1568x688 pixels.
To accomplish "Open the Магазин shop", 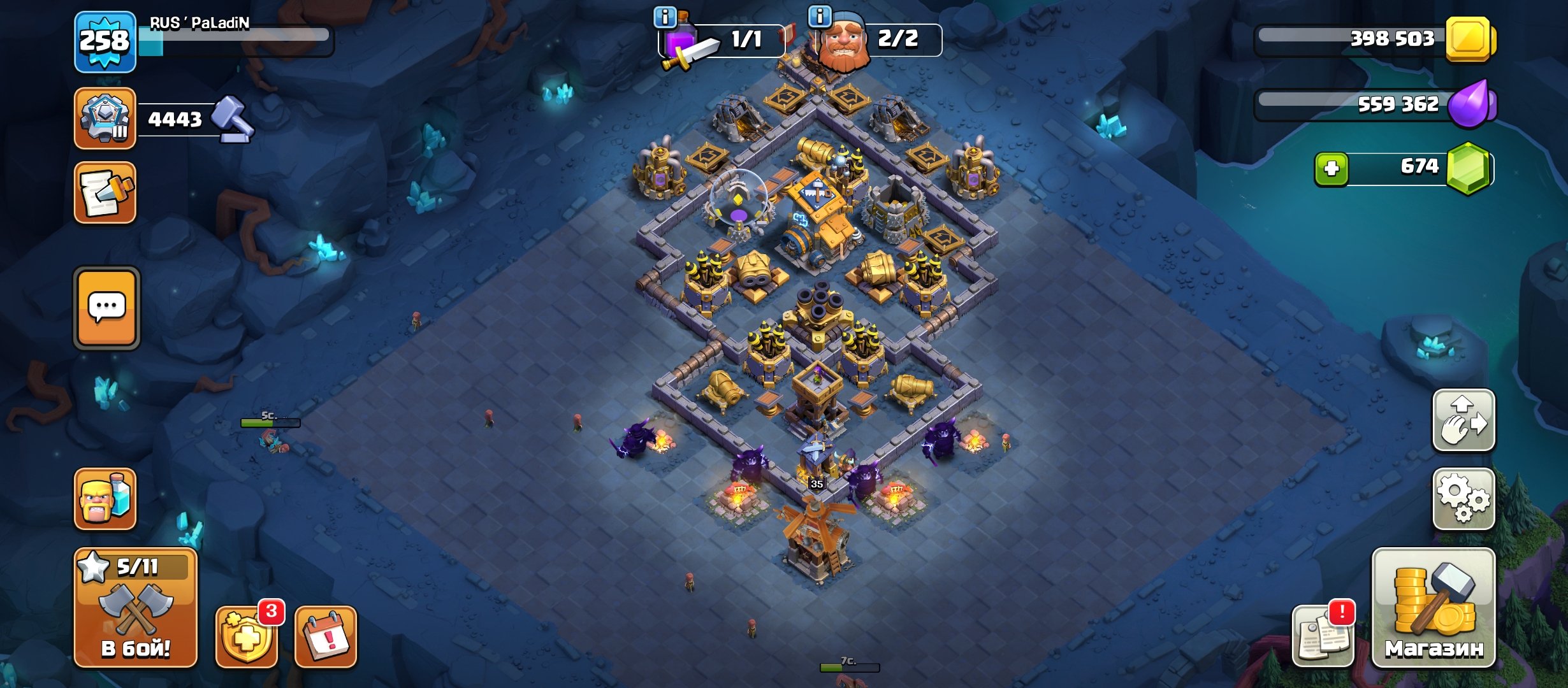I will [1434, 608].
